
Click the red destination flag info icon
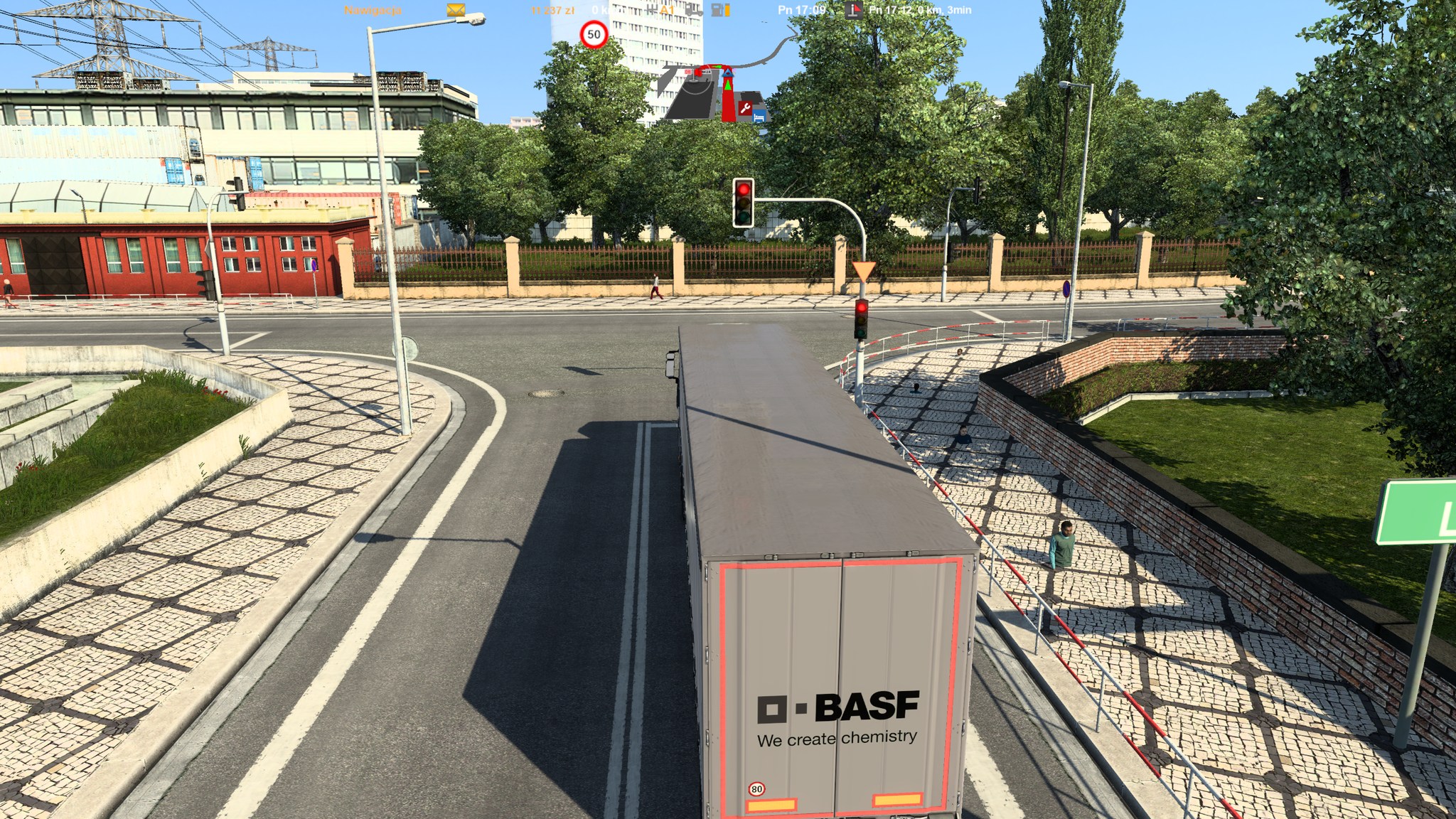853,10
